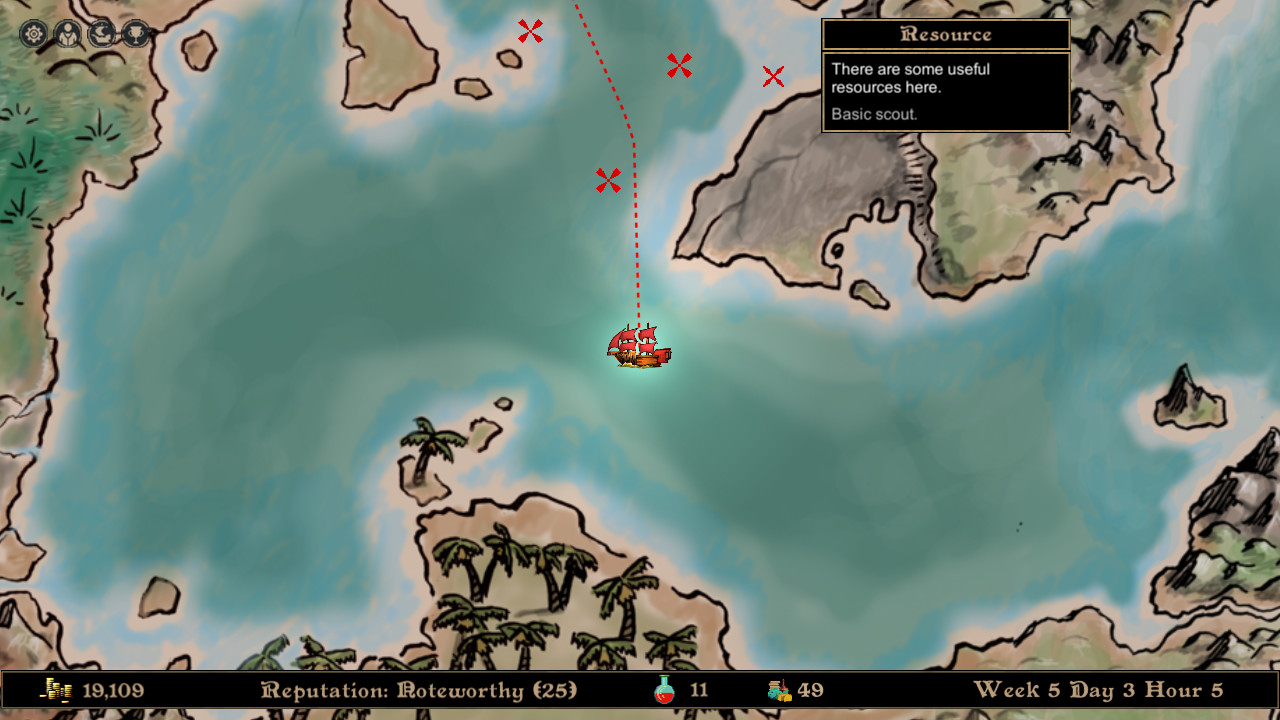Viewport: 1280px width, 720px height.
Task: Click the Reputation: Noteworthy (25) label
Action: click(420, 690)
